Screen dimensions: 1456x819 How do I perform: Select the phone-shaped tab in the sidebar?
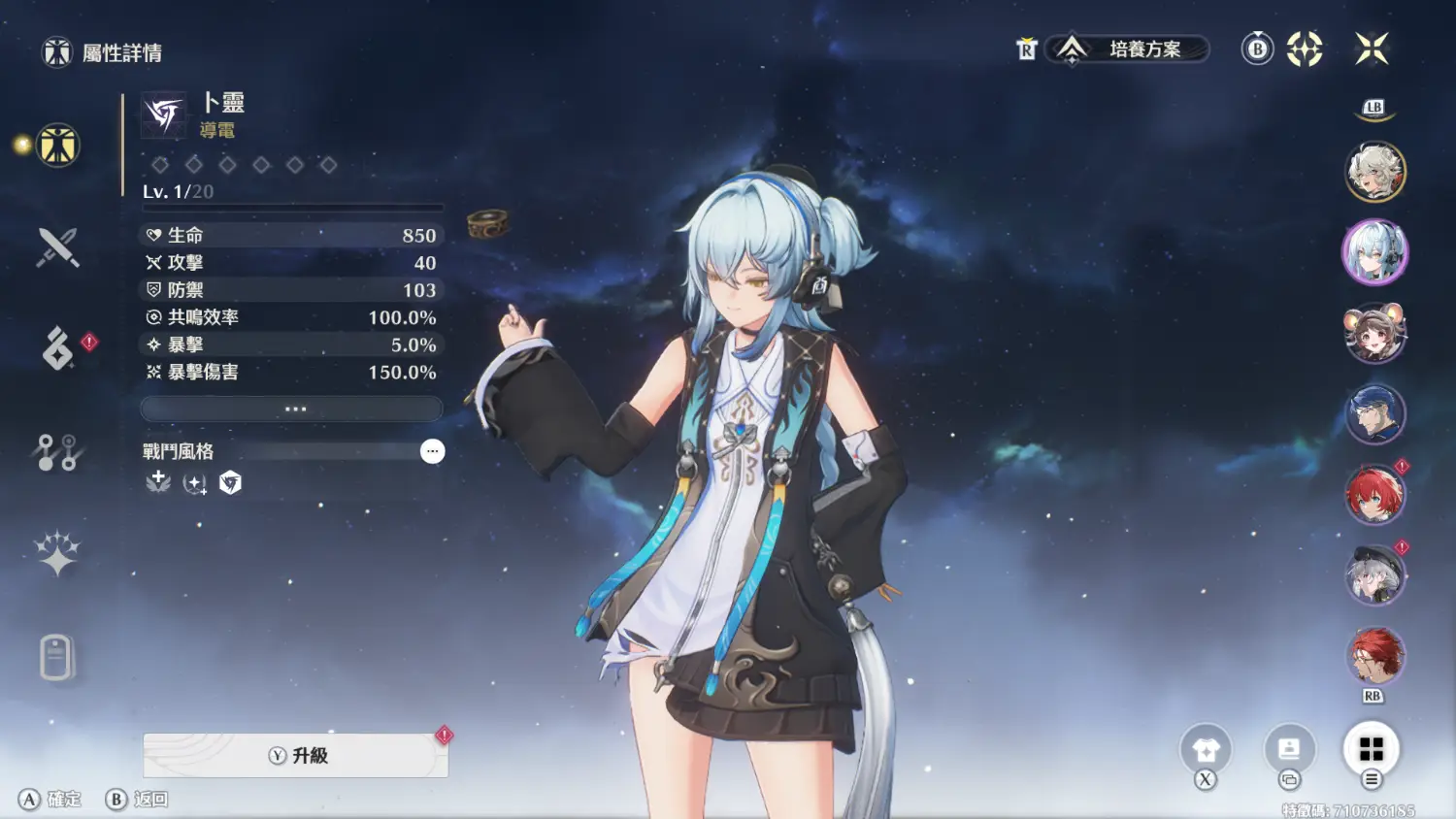[x=56, y=657]
